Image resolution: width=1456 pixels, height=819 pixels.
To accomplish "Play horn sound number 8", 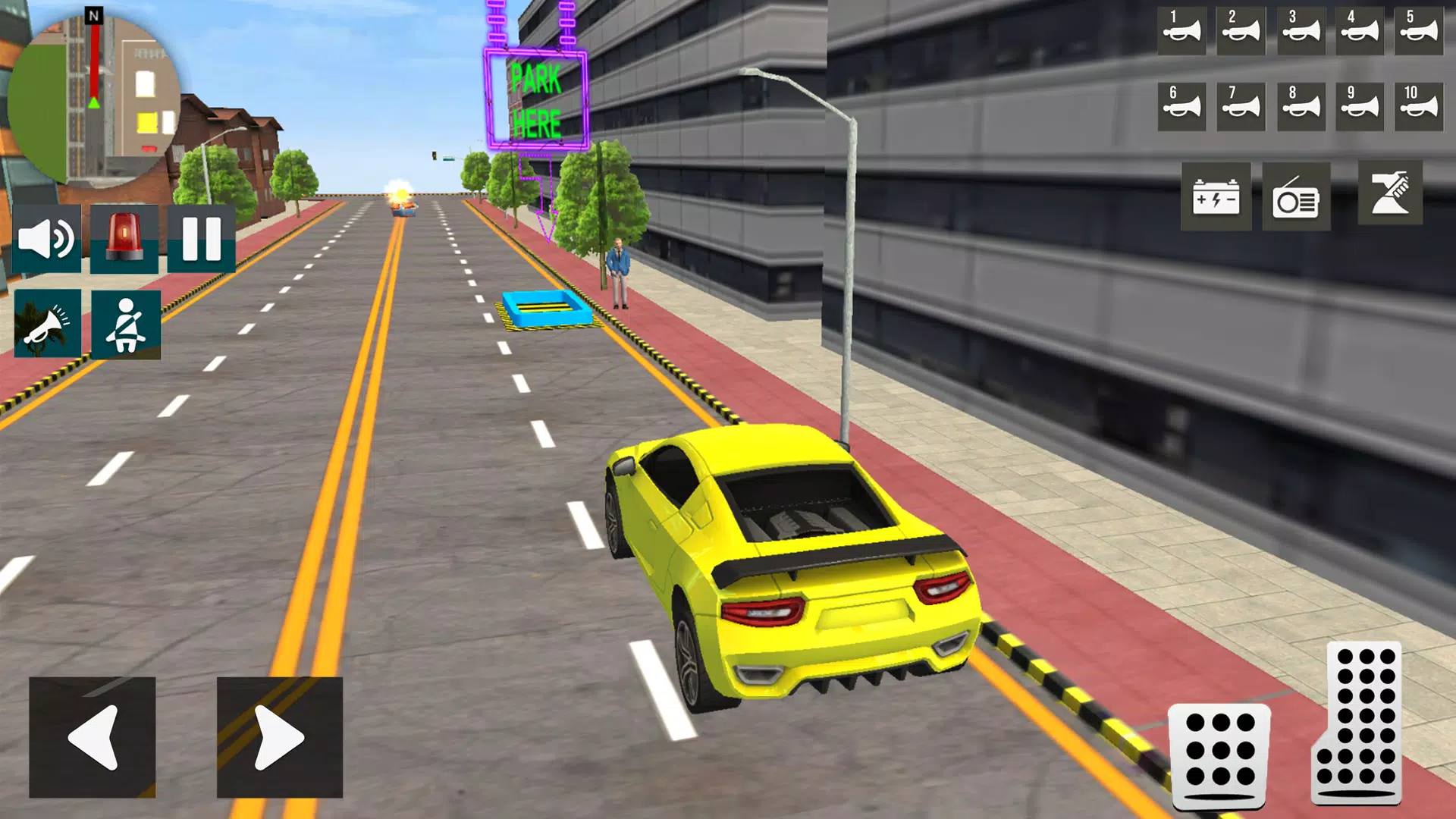I will click(x=1300, y=106).
